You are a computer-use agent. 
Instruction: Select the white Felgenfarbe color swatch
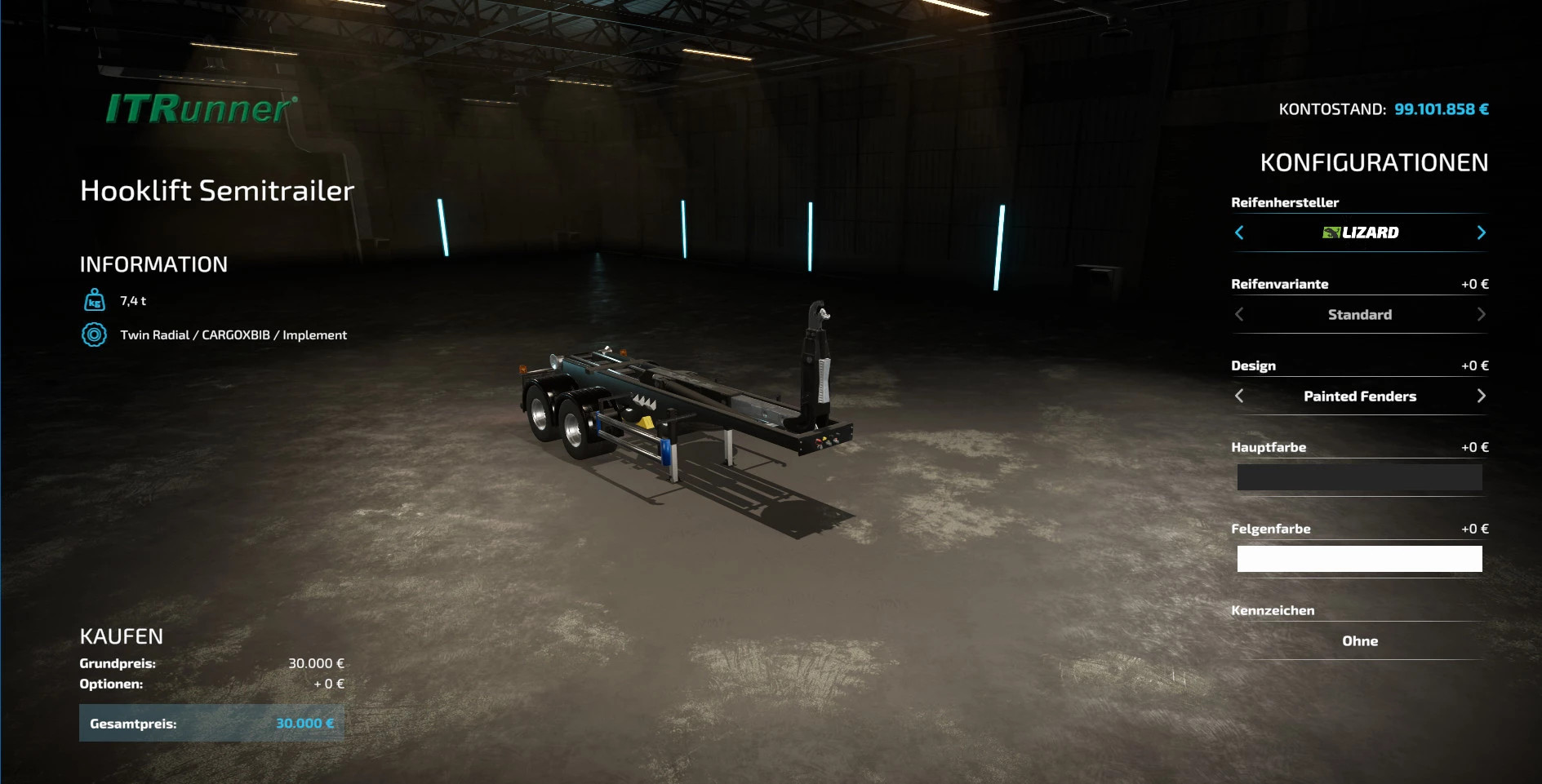coord(1359,559)
